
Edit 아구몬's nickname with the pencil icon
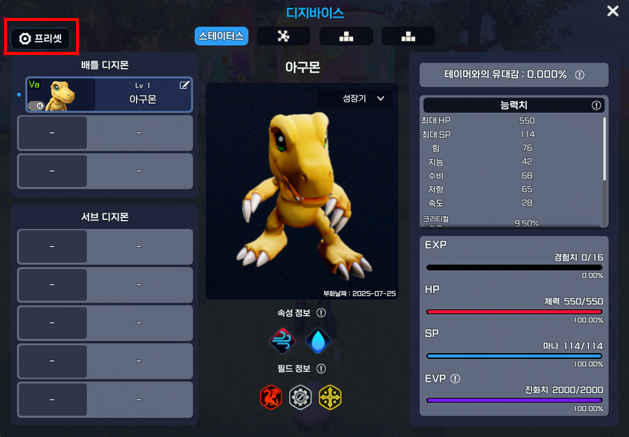tap(184, 86)
